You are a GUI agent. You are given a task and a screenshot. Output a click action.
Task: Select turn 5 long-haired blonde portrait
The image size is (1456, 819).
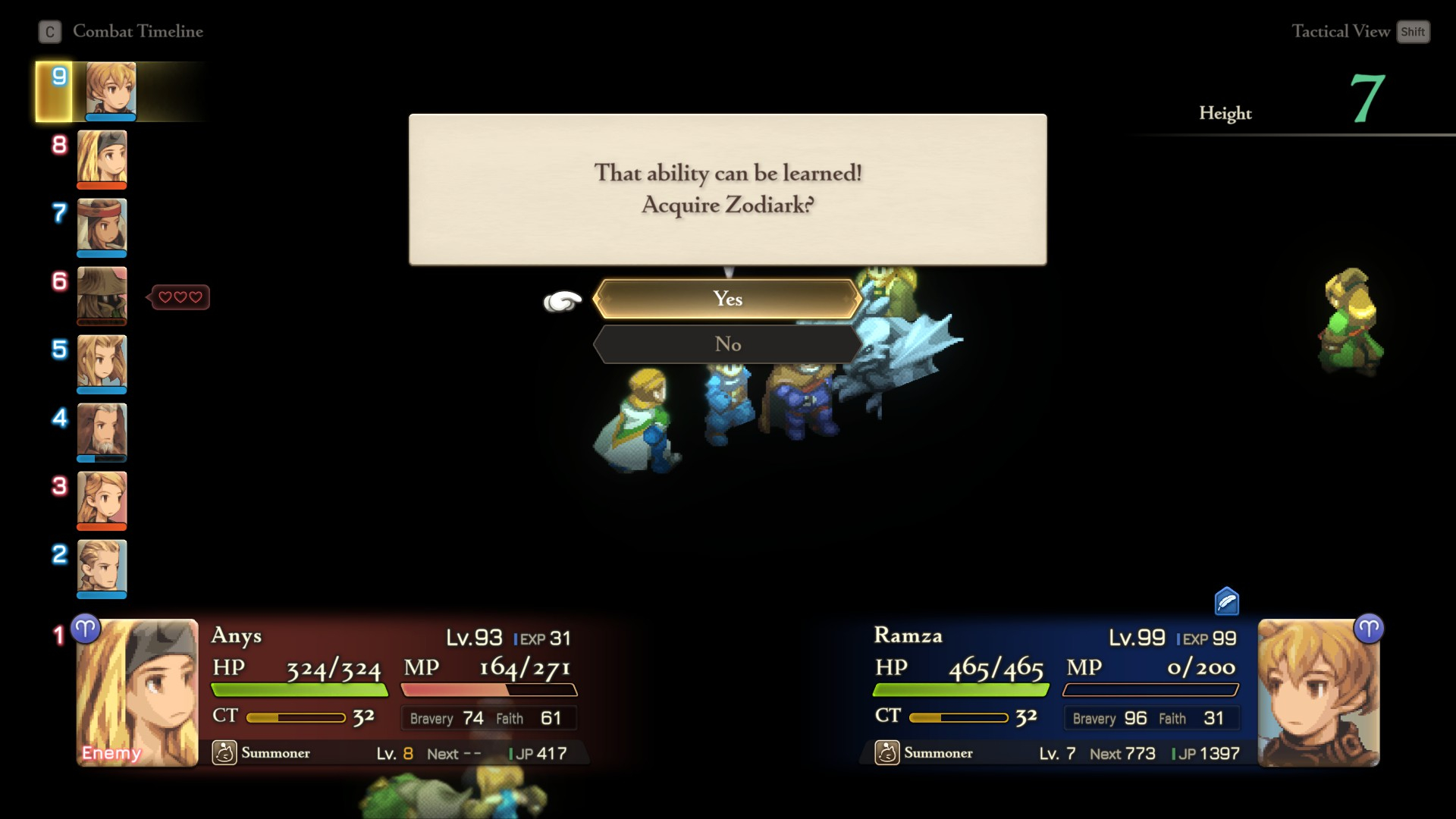coord(102,363)
